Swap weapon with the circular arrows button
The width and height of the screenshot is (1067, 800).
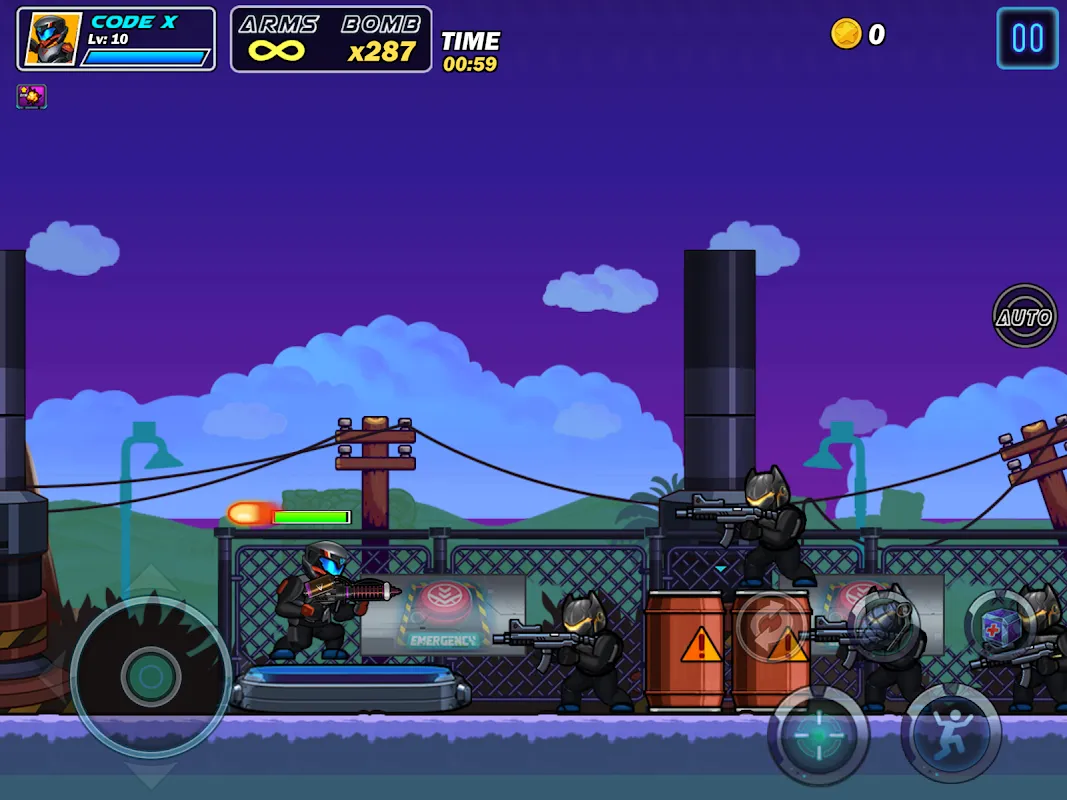[772, 627]
